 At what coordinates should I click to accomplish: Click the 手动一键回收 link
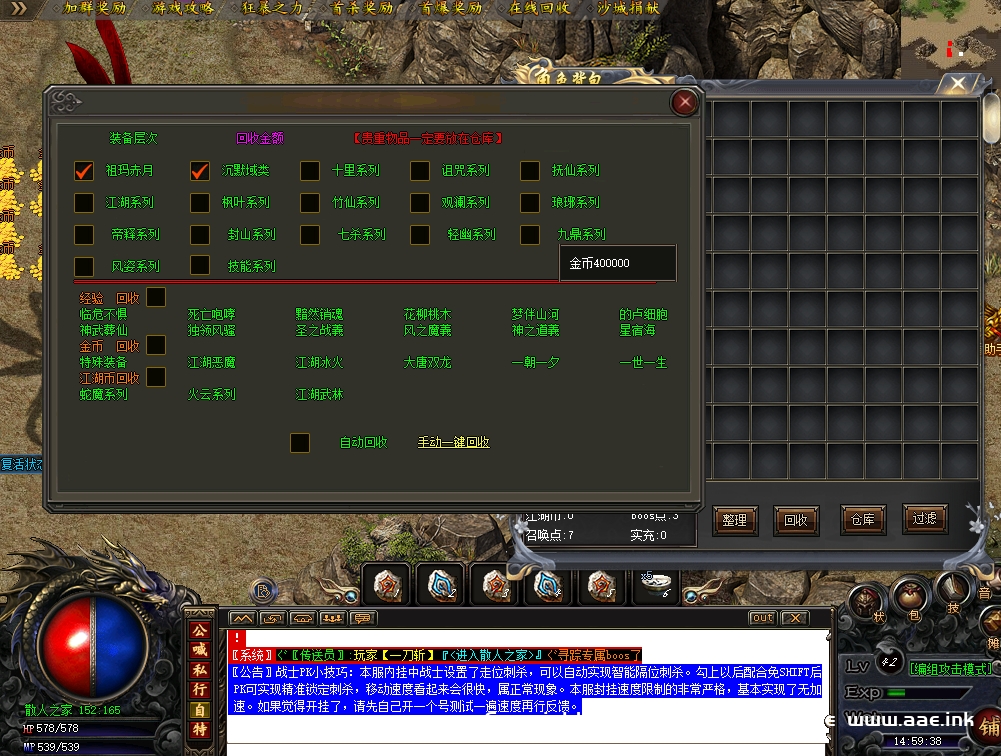pos(453,442)
